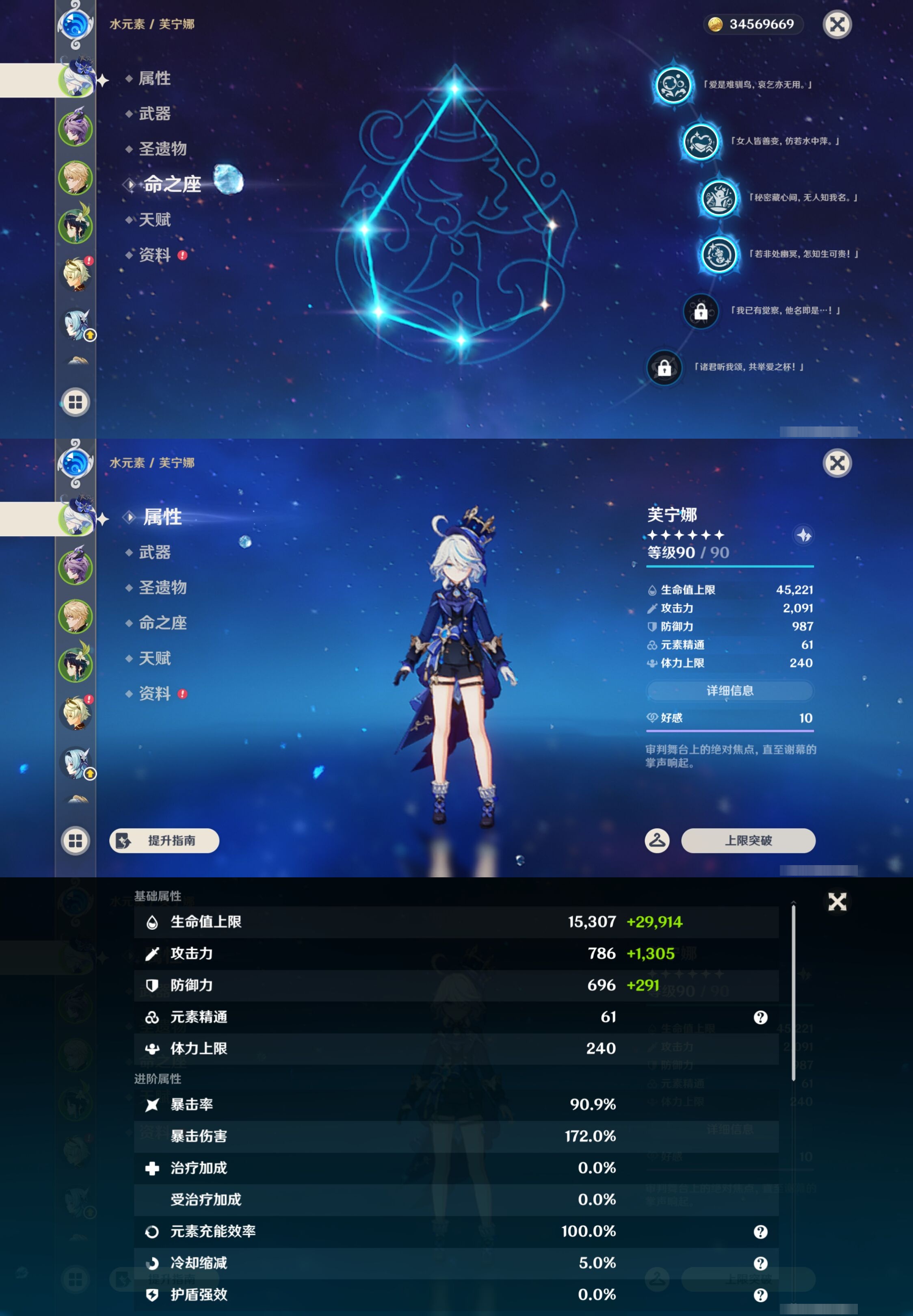Open the Hydro element icon top left
The width and height of the screenshot is (913, 1316).
(x=76, y=24)
